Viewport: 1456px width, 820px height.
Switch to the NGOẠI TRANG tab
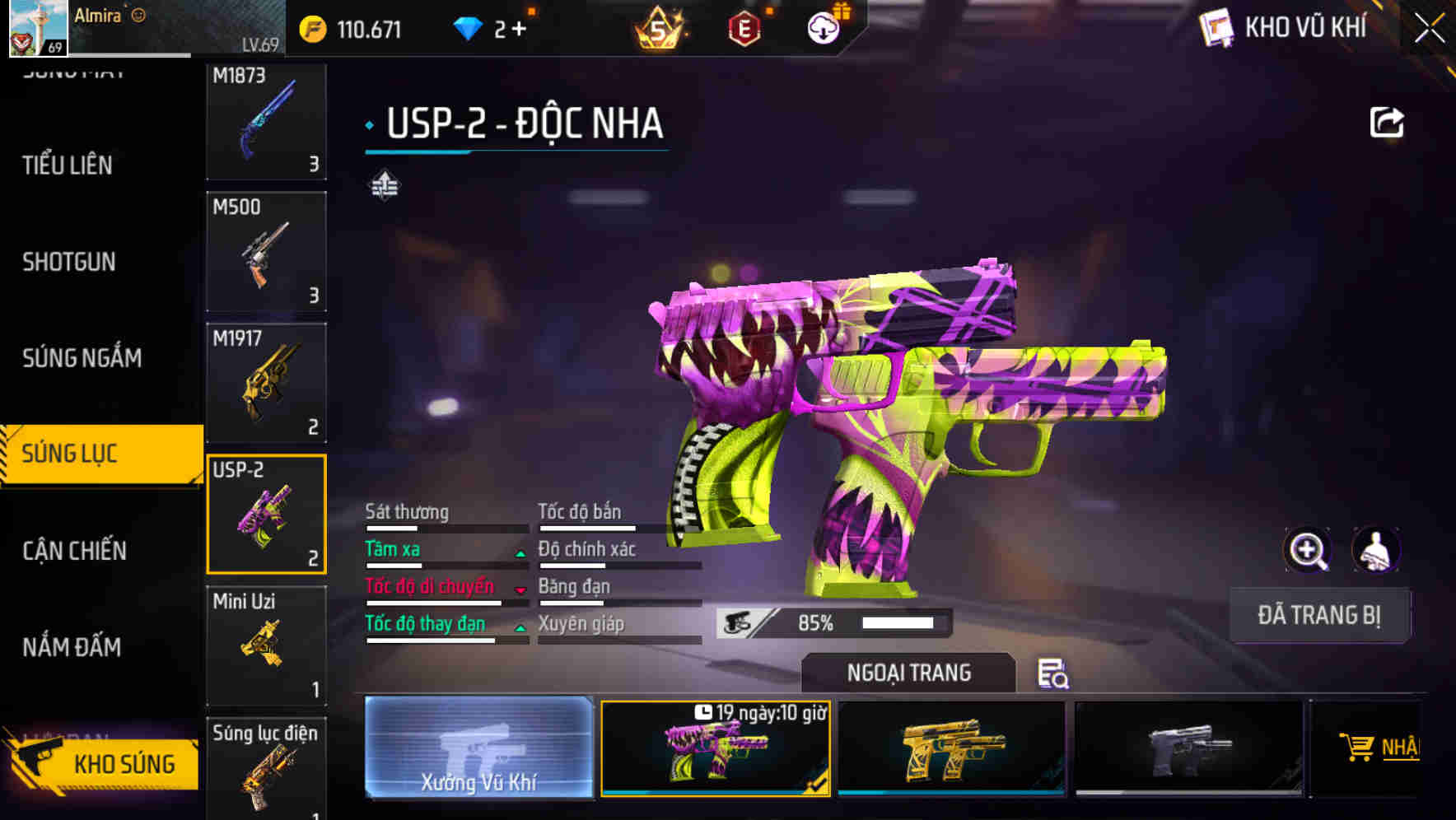click(909, 673)
